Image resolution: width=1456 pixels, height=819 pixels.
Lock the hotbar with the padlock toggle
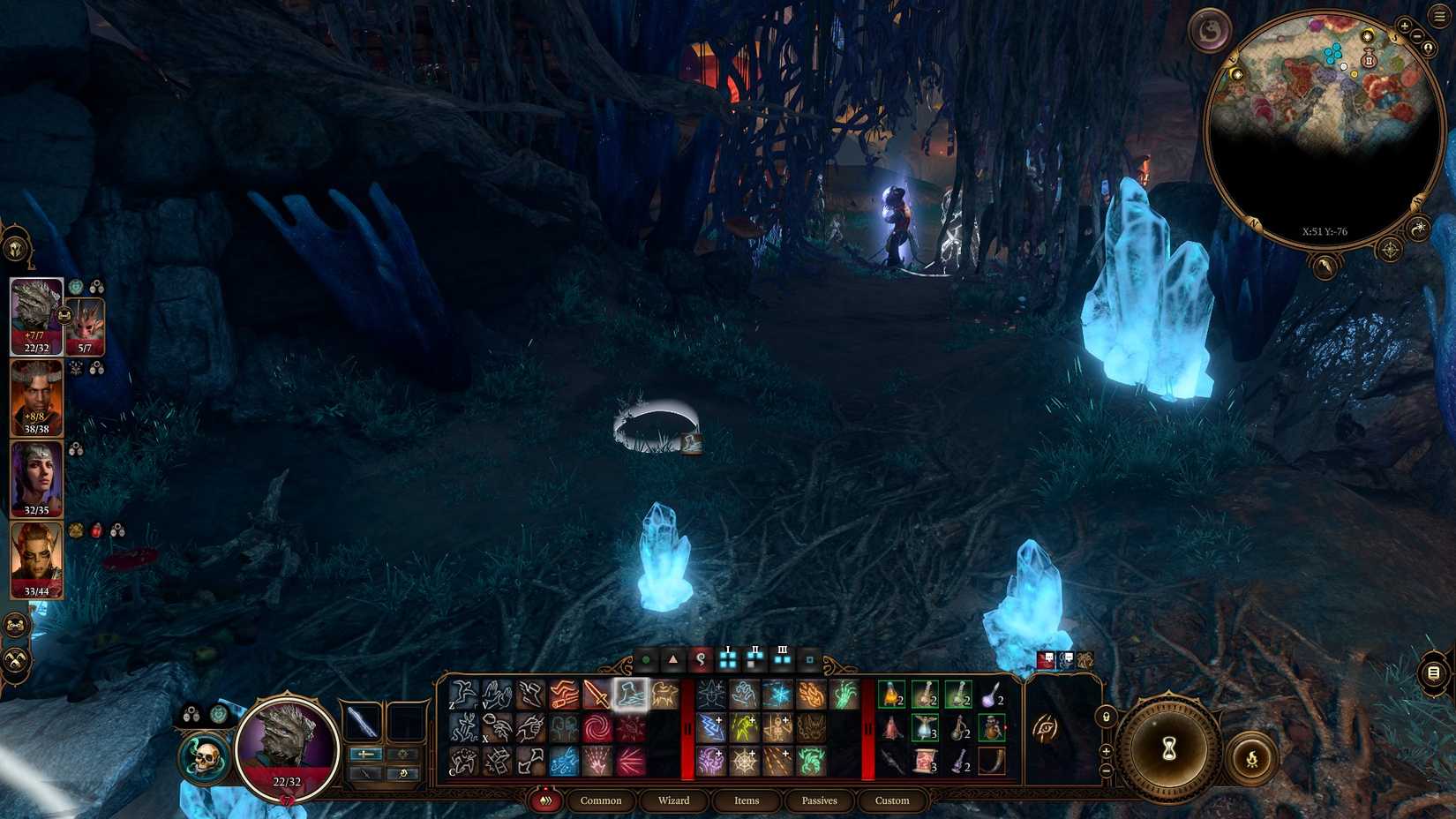[x=1107, y=718]
